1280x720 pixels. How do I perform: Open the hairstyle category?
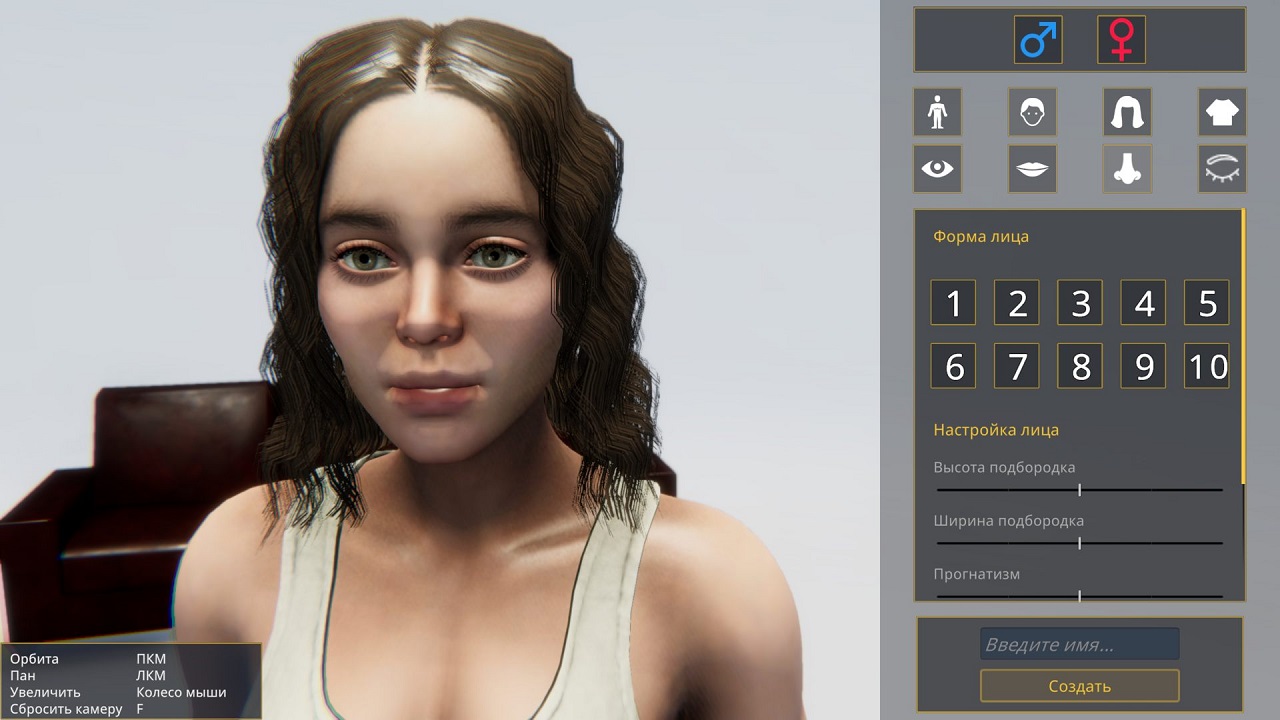[1127, 112]
